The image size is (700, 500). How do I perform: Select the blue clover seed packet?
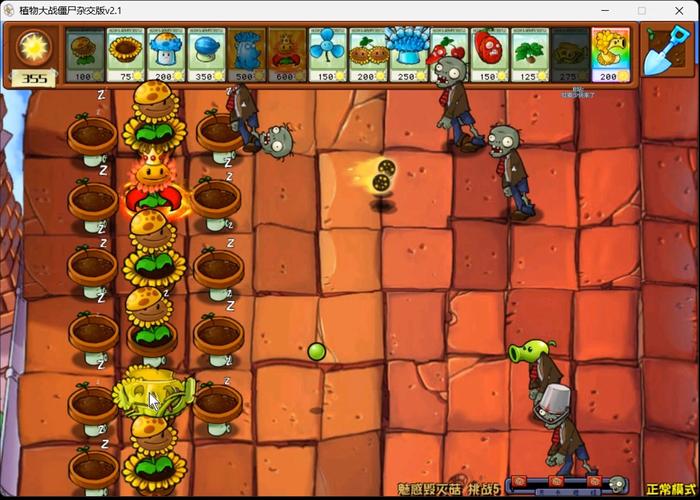click(x=328, y=54)
